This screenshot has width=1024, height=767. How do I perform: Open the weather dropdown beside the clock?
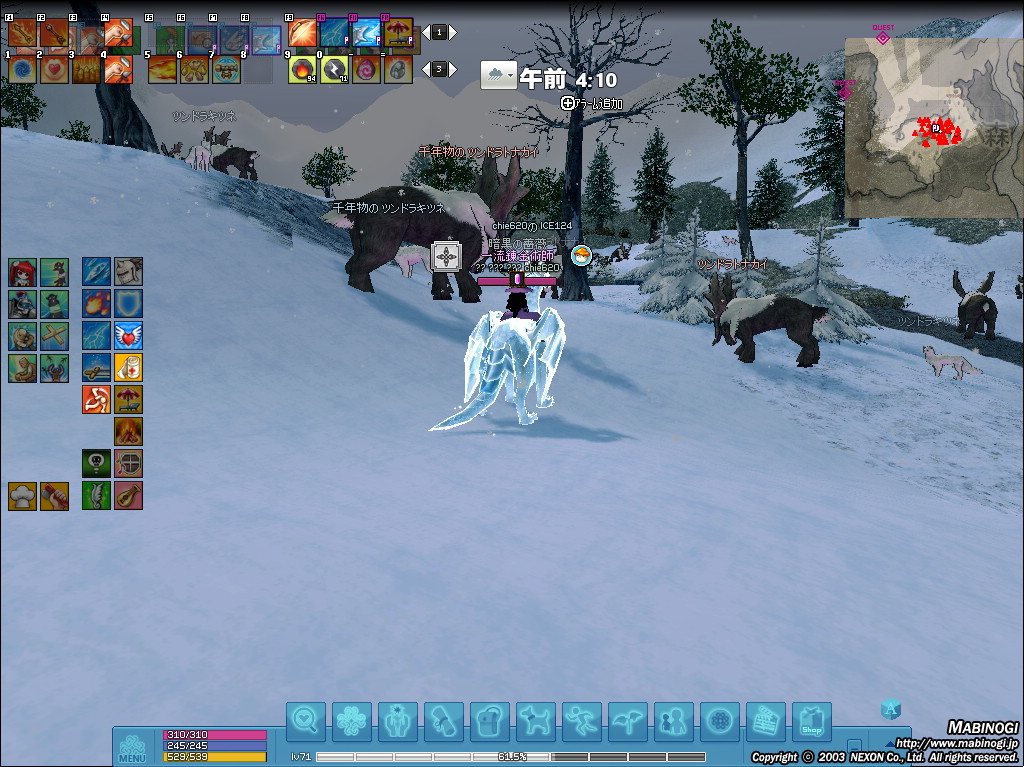(x=498, y=76)
